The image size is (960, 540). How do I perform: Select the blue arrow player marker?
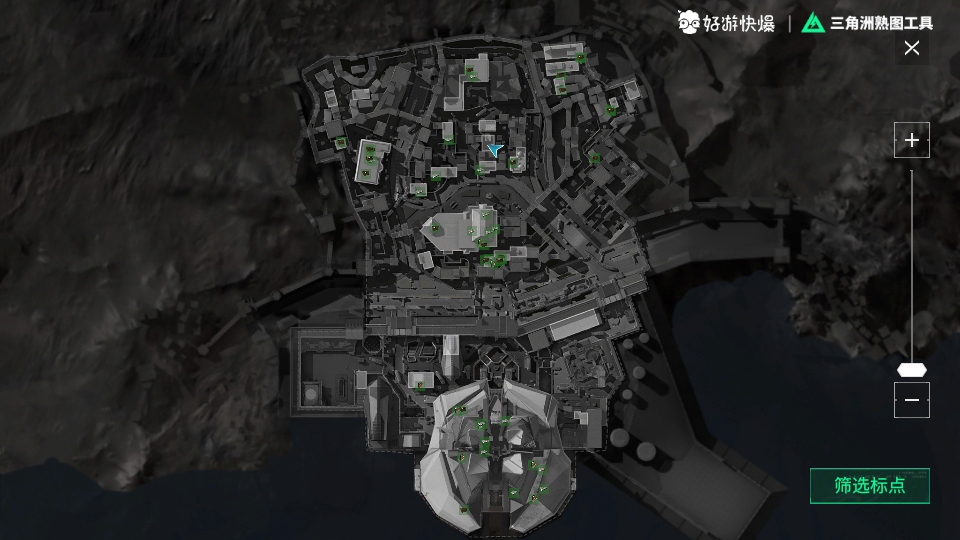coord(494,149)
